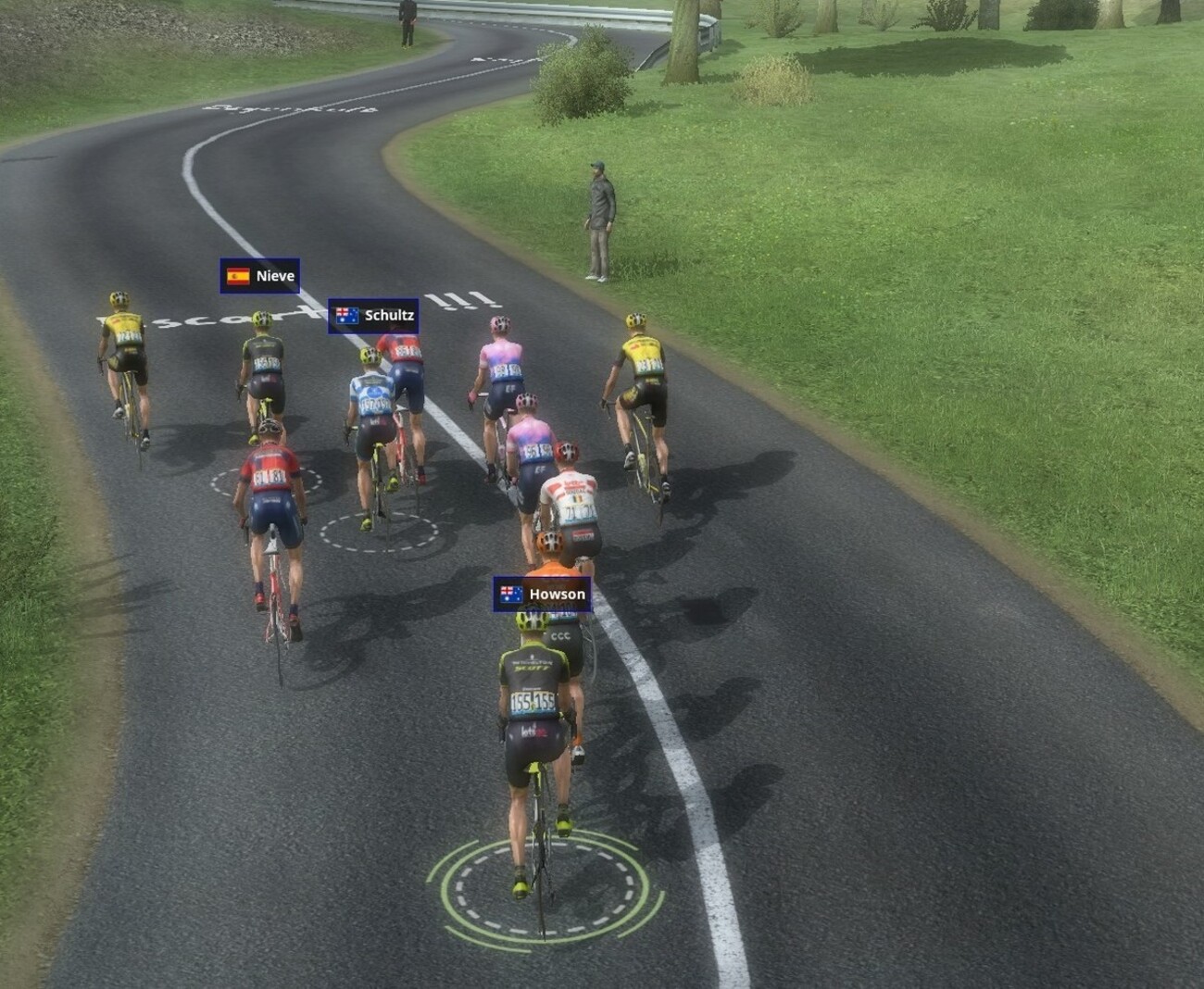This screenshot has height=989, width=1204.
Task: Choose the Howson rider name tag
Action: pyautogui.click(x=542, y=595)
